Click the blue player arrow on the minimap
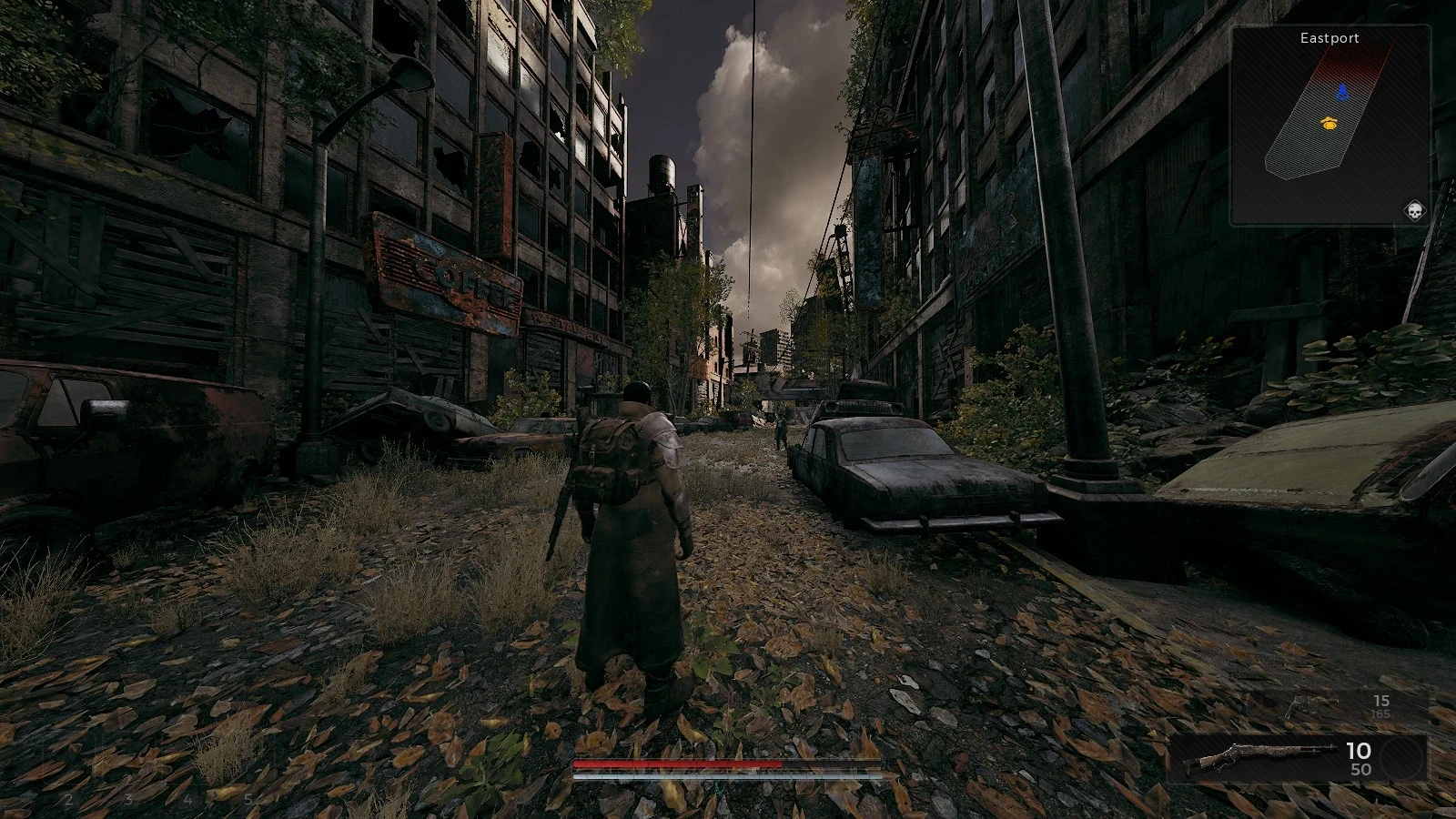Screen dimensions: 1456x819 1342,90
